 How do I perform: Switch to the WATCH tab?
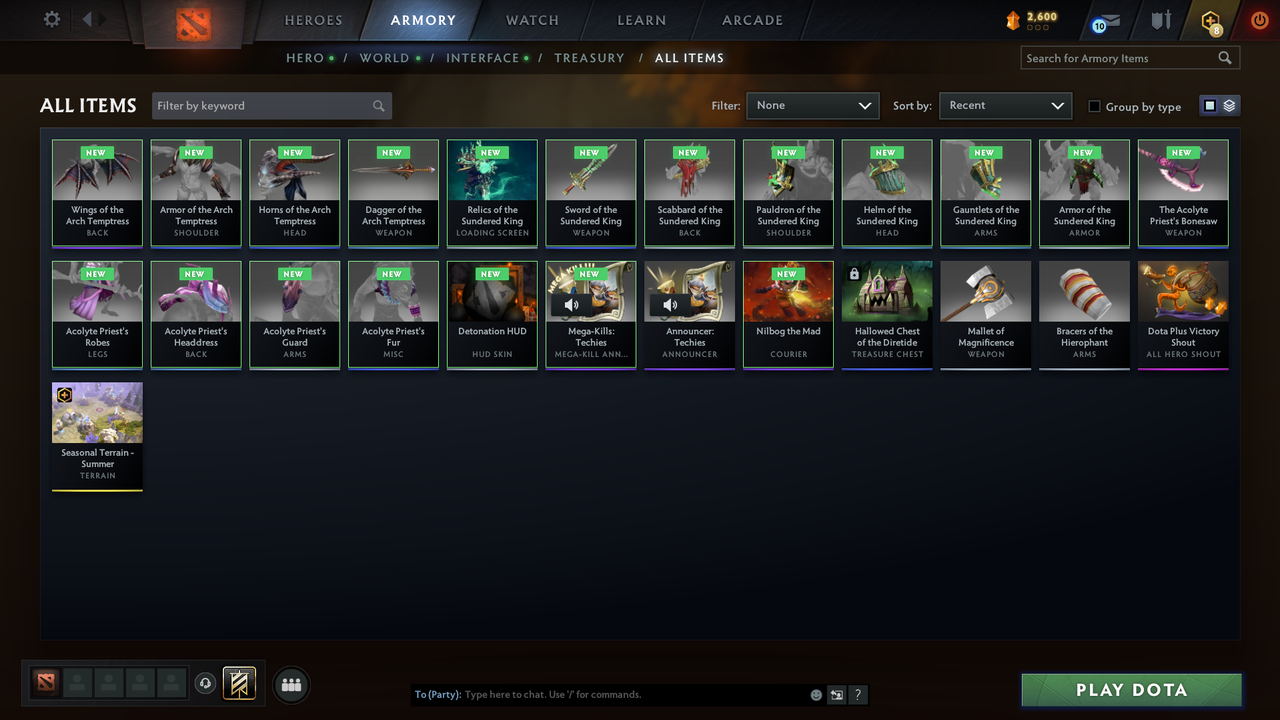[x=532, y=20]
